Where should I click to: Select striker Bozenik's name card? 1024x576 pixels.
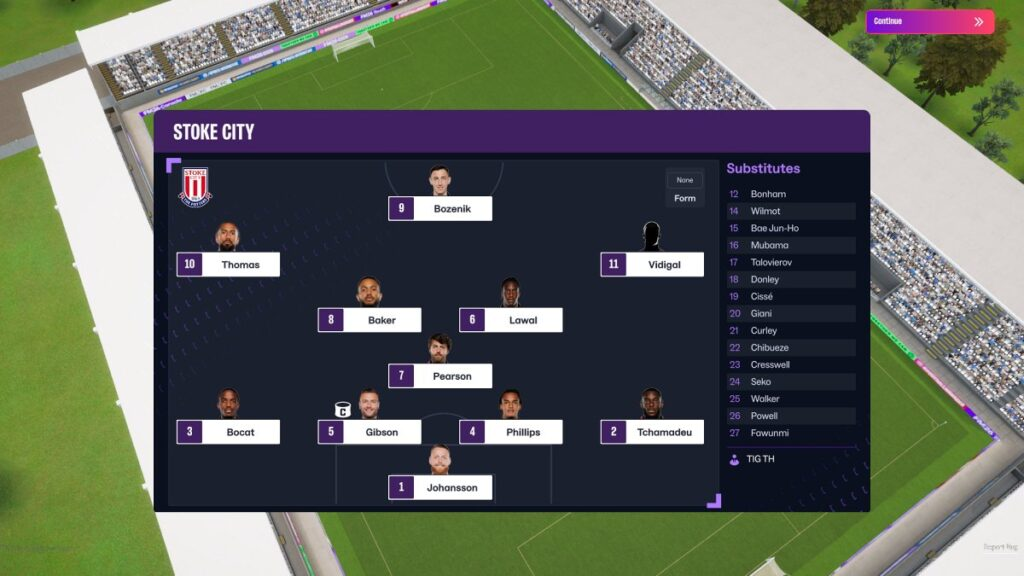(x=440, y=209)
